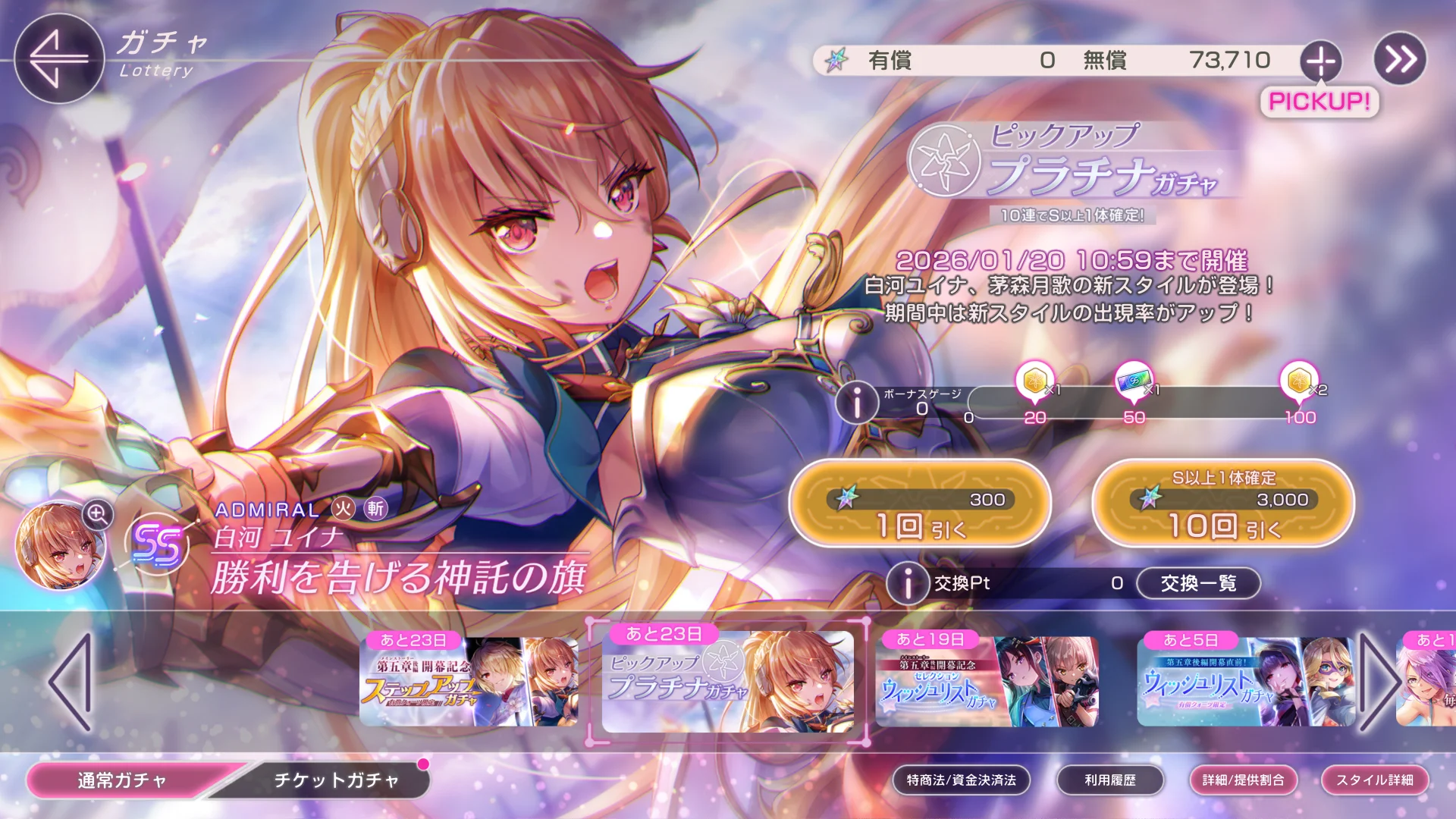Screen dimensions: 1456x819
Task: Switch to the チケットガチャ tab
Action: (x=336, y=780)
